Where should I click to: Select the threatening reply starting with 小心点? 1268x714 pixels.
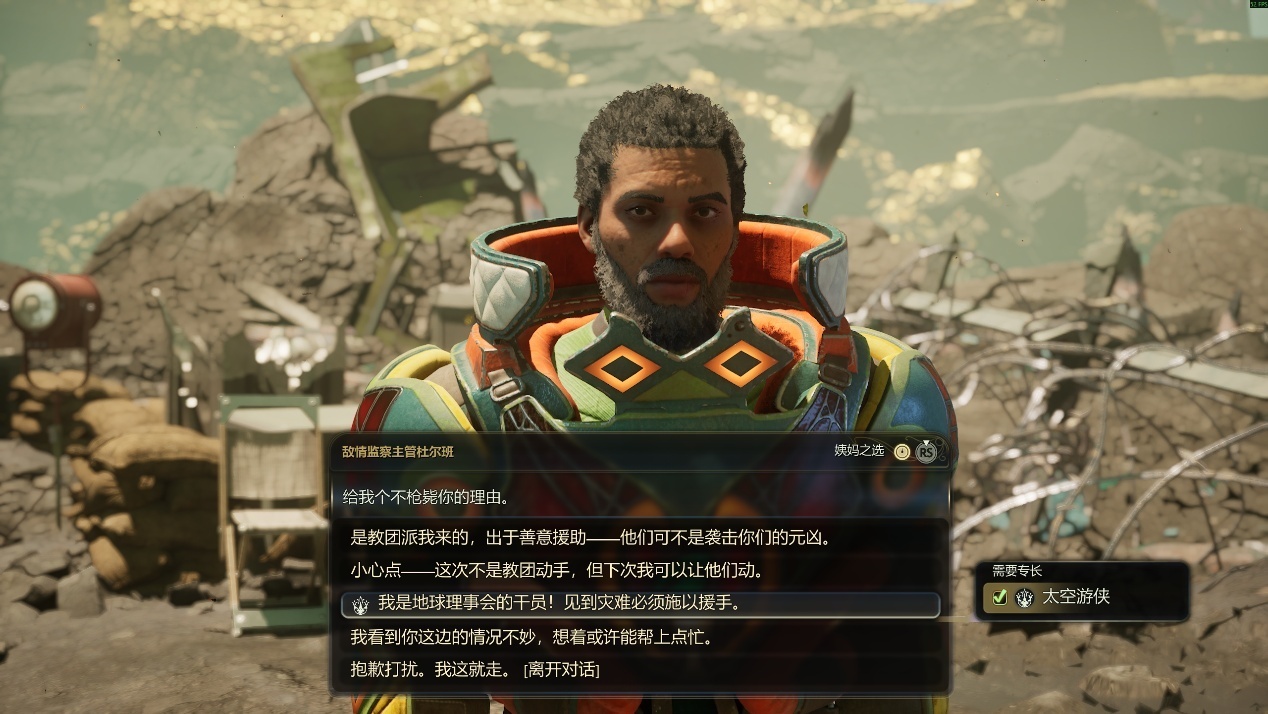tap(557, 571)
